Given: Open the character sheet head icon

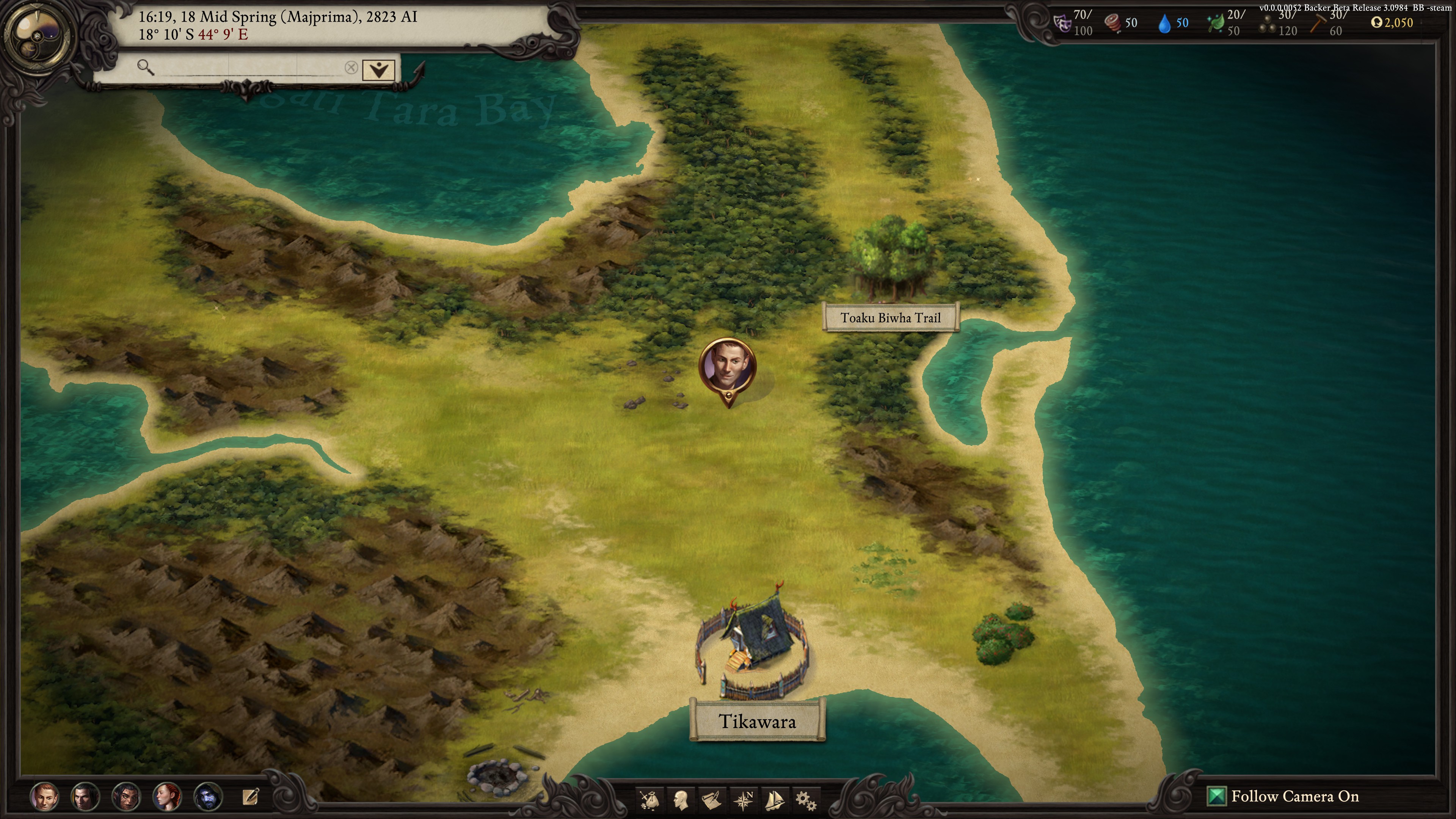Looking at the screenshot, I should pyautogui.click(x=681, y=799).
